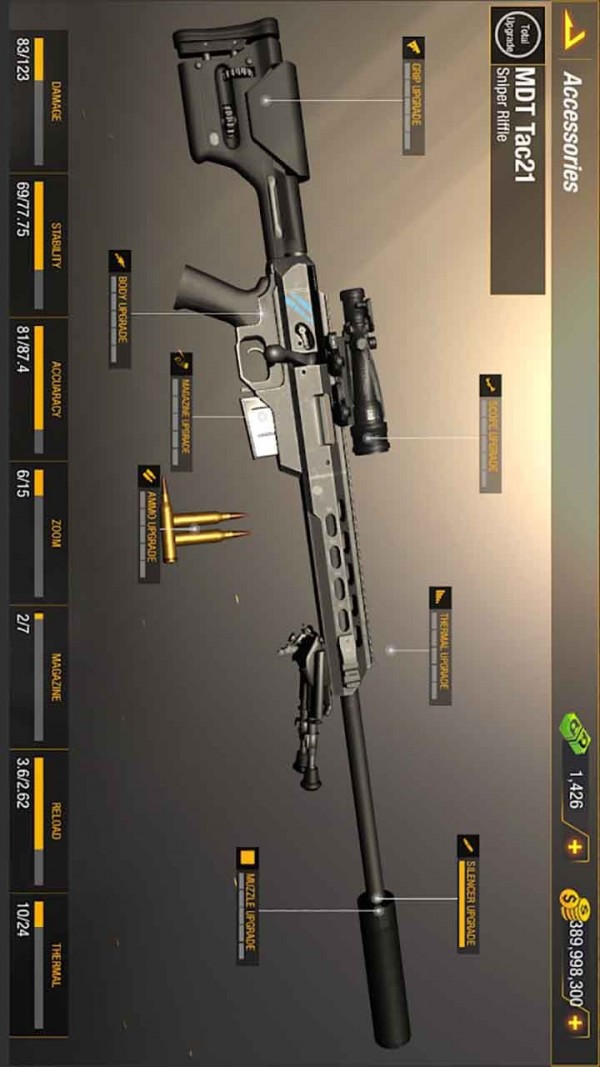600x1067 pixels.
Task: Choose the Scope Upgrade option
Action: point(489,434)
